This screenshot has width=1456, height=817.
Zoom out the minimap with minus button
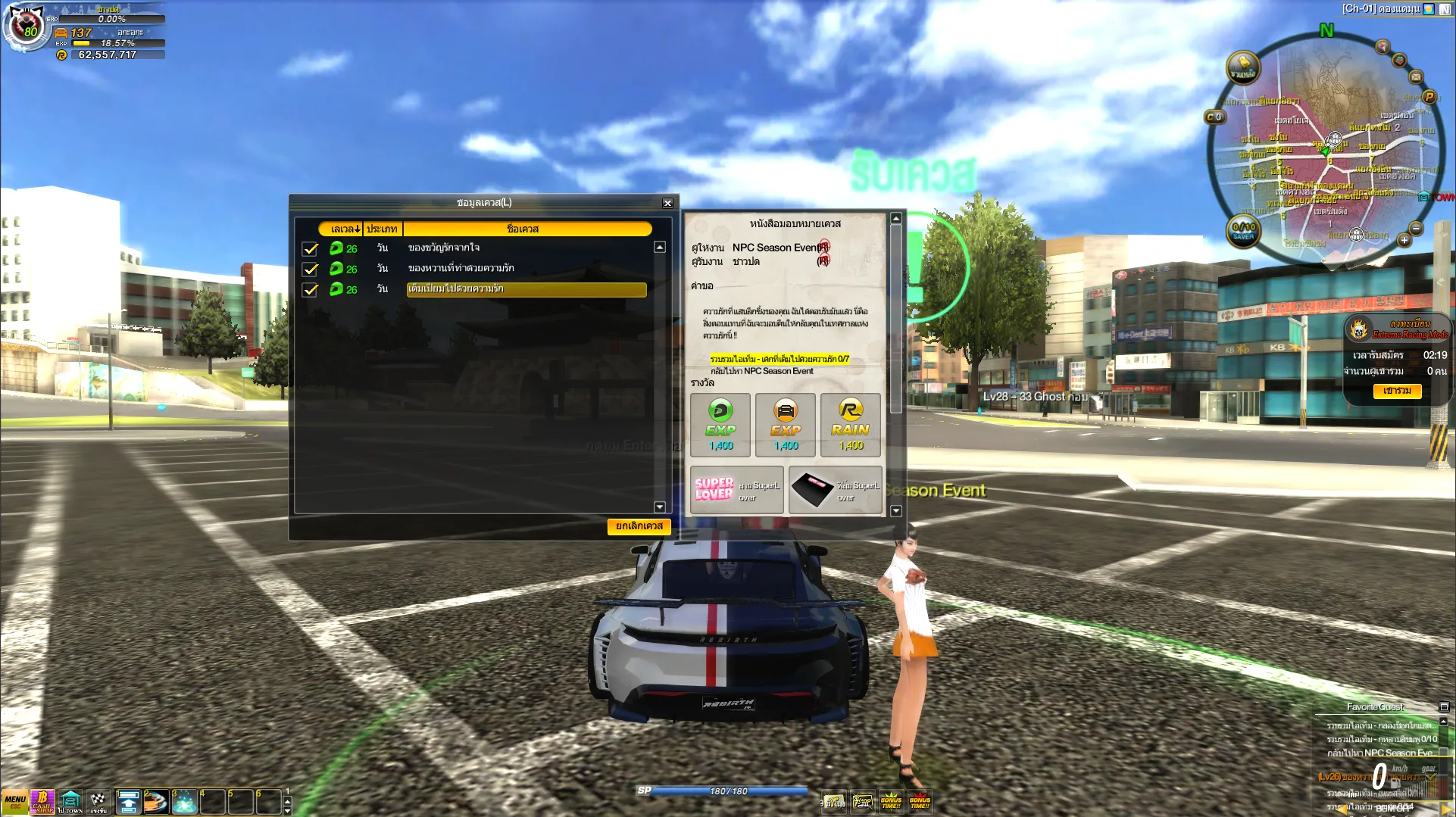point(1416,229)
